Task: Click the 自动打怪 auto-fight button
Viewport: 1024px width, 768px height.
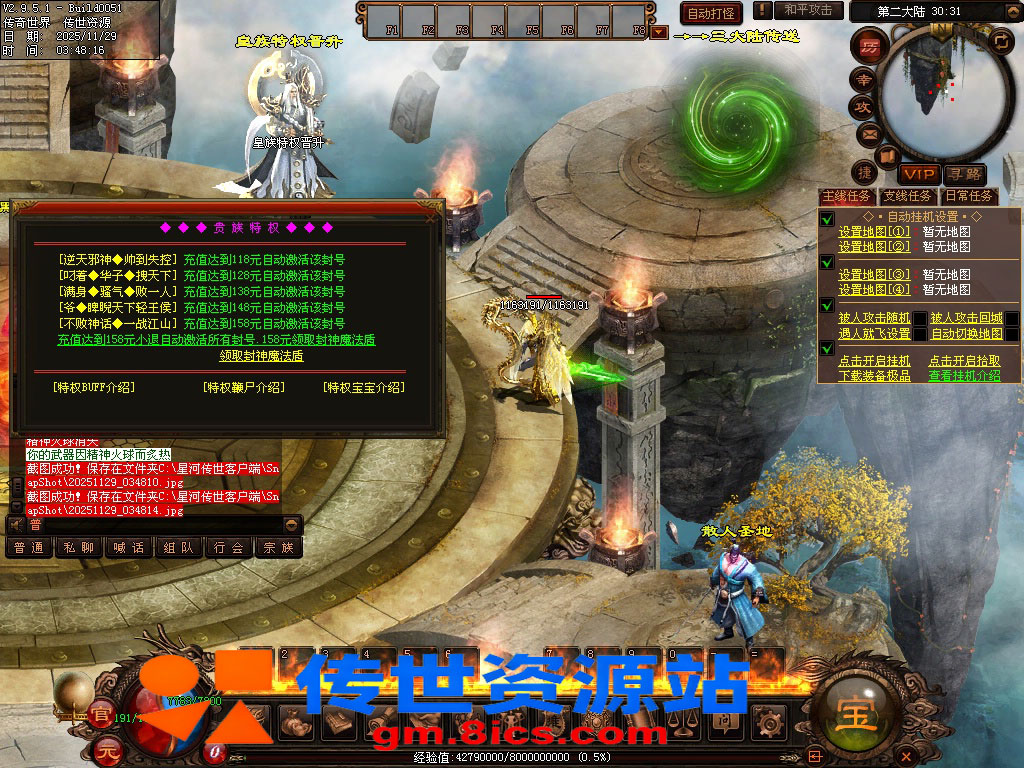Action: tap(711, 13)
